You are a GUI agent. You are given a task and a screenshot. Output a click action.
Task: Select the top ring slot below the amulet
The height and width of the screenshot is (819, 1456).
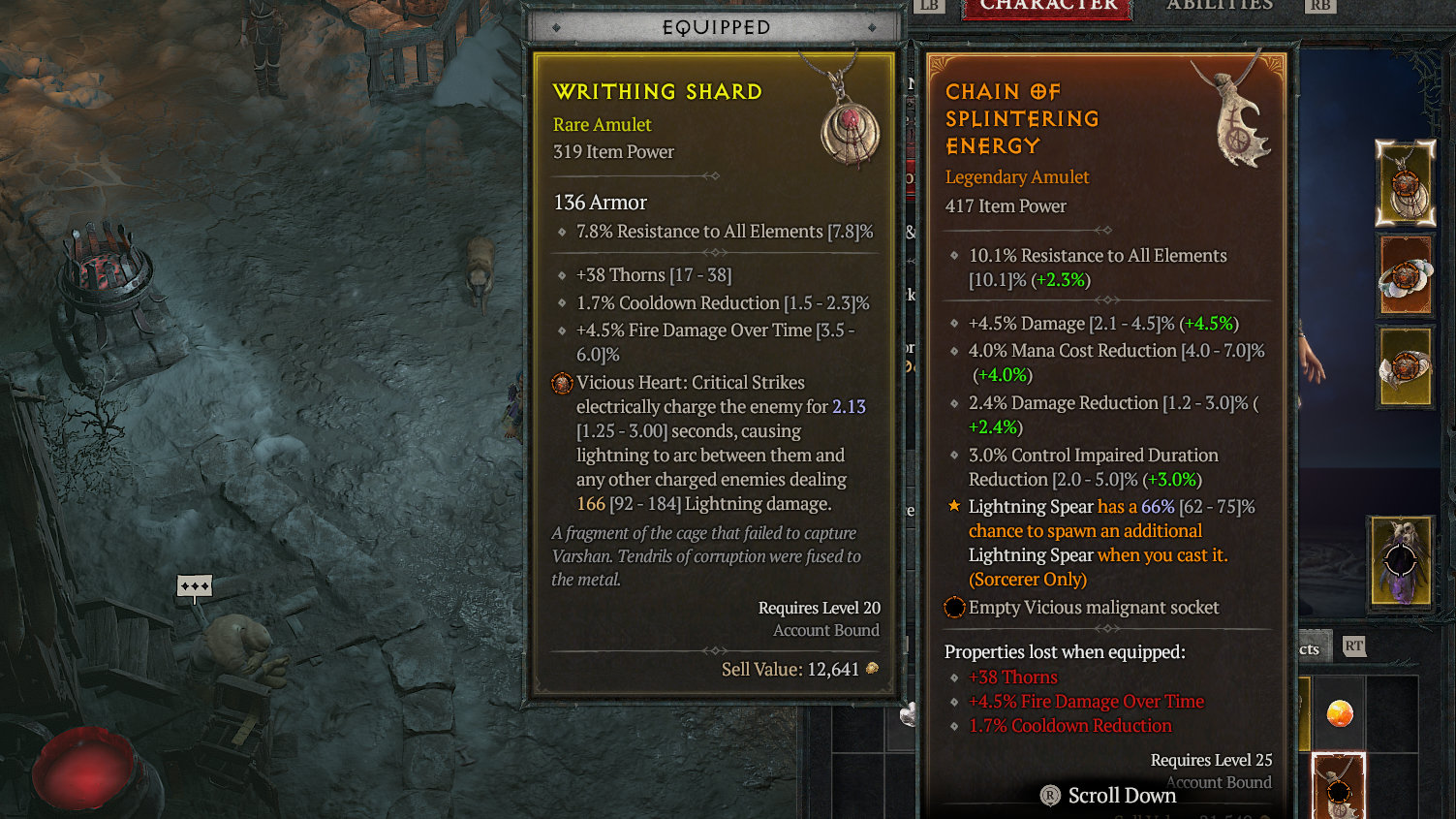[1406, 276]
